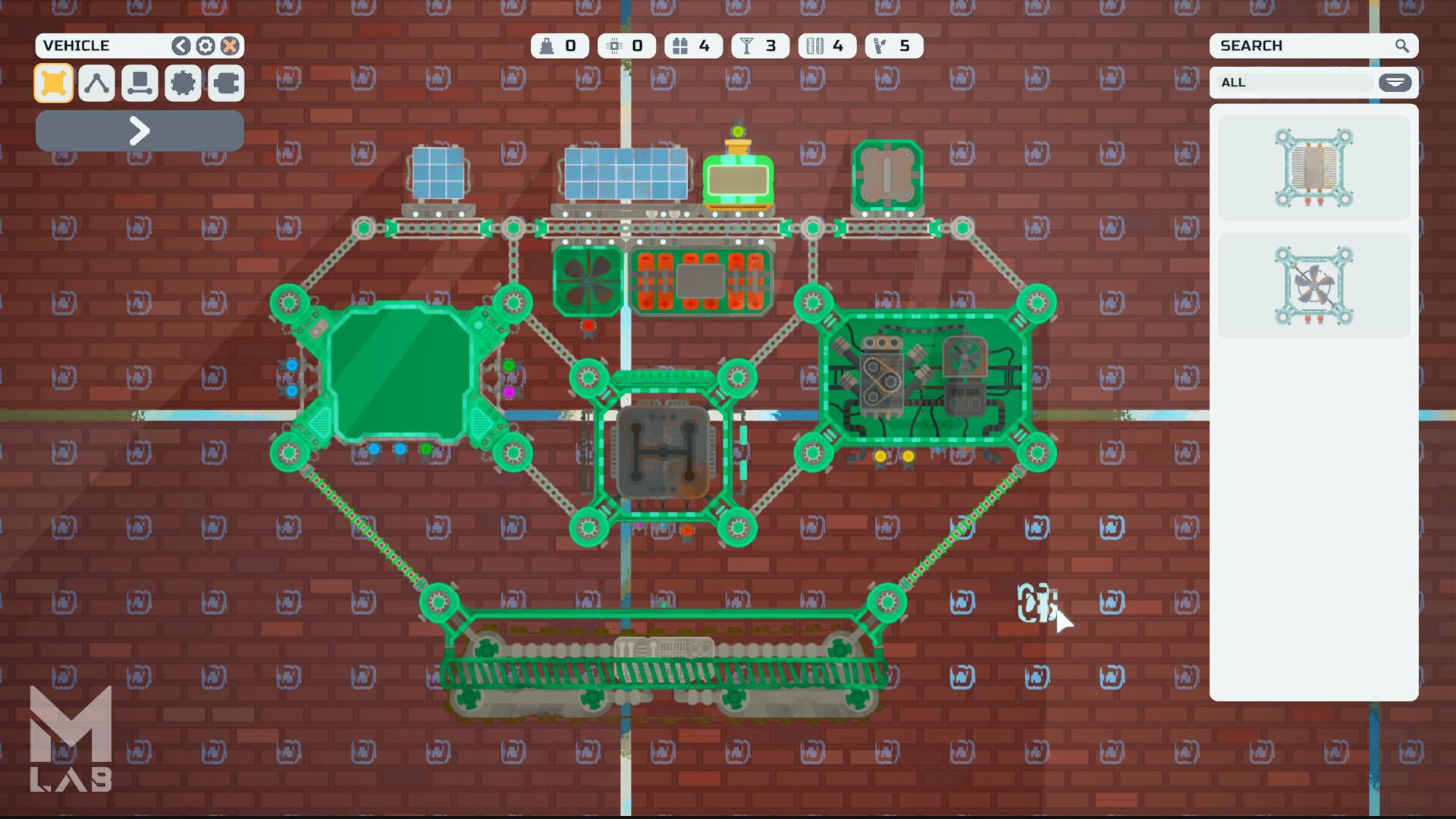
Task: Open the vehicle settings gear
Action: (205, 45)
